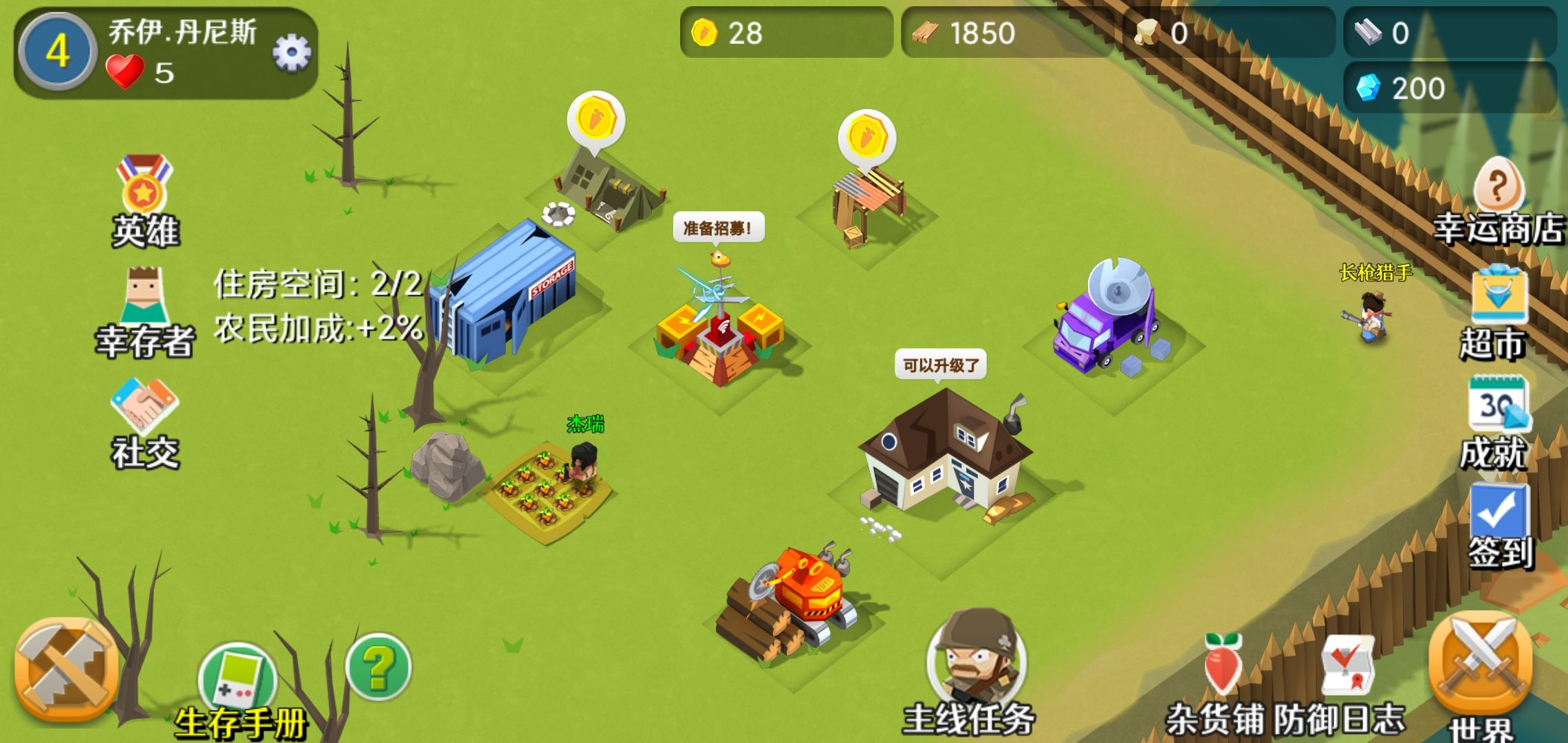Click the green question mark help button

(378, 667)
